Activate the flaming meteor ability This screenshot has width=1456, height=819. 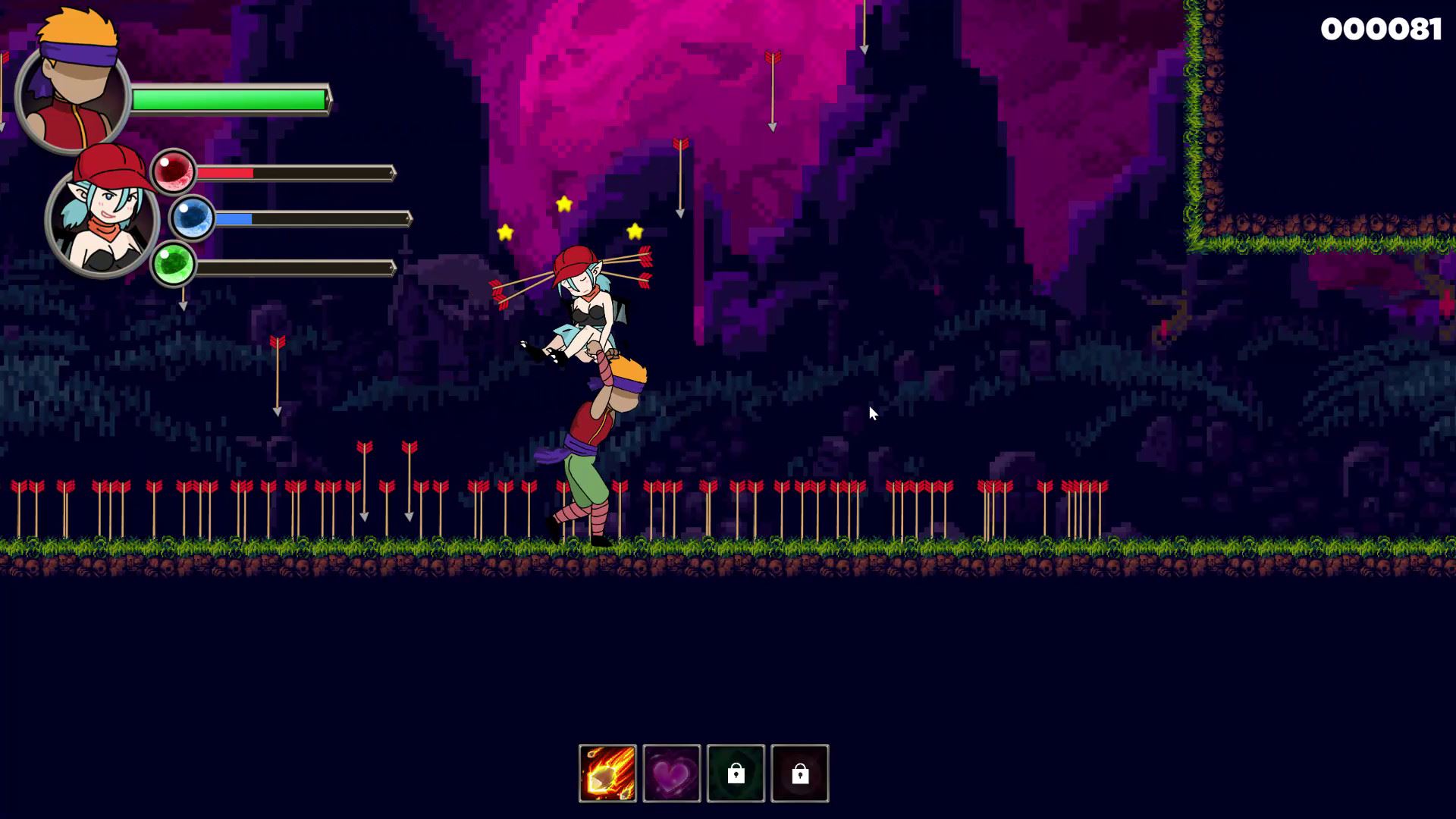pyautogui.click(x=607, y=773)
